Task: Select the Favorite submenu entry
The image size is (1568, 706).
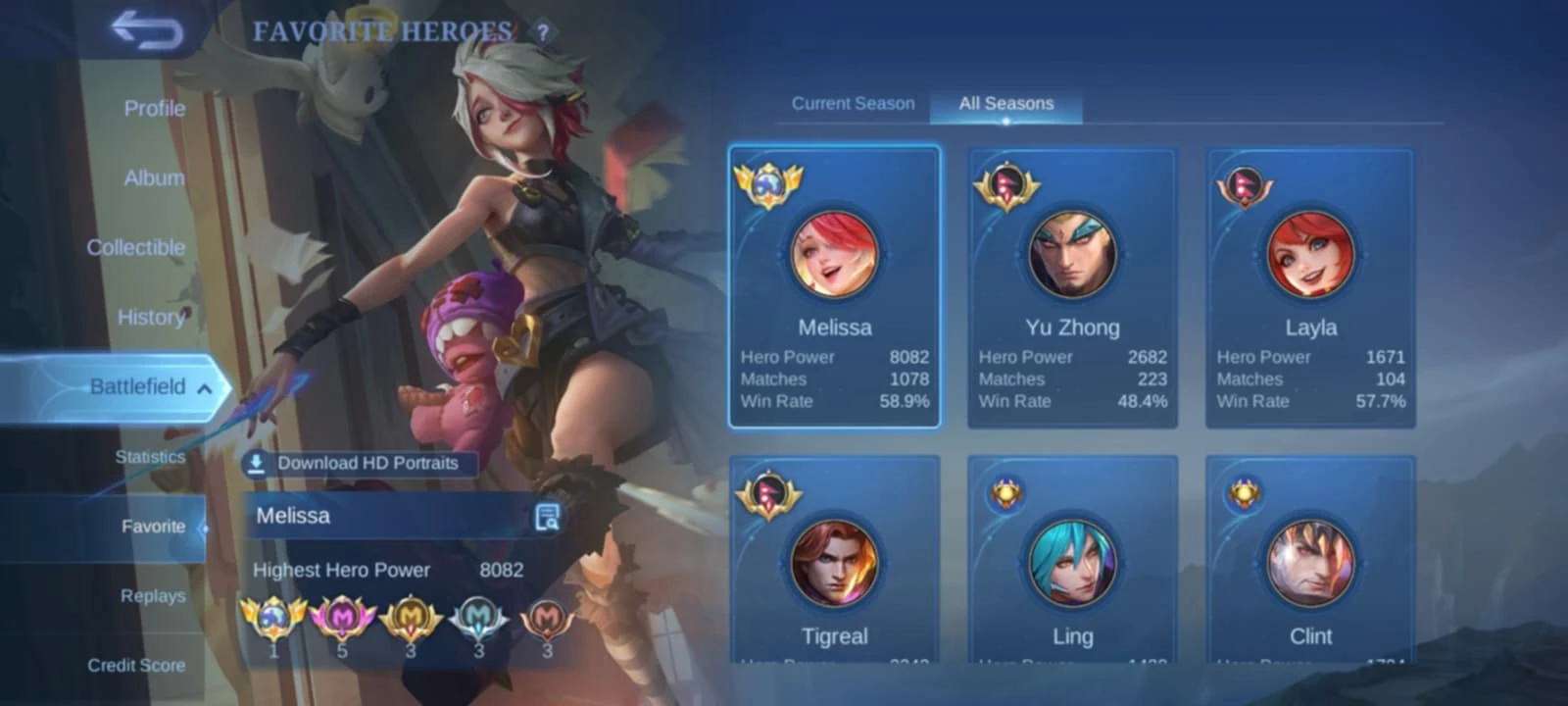Action: click(x=153, y=527)
